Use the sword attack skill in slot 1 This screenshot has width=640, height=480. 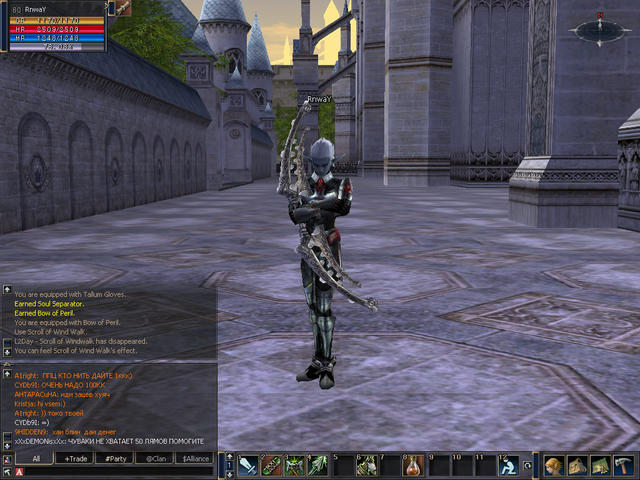click(248, 465)
